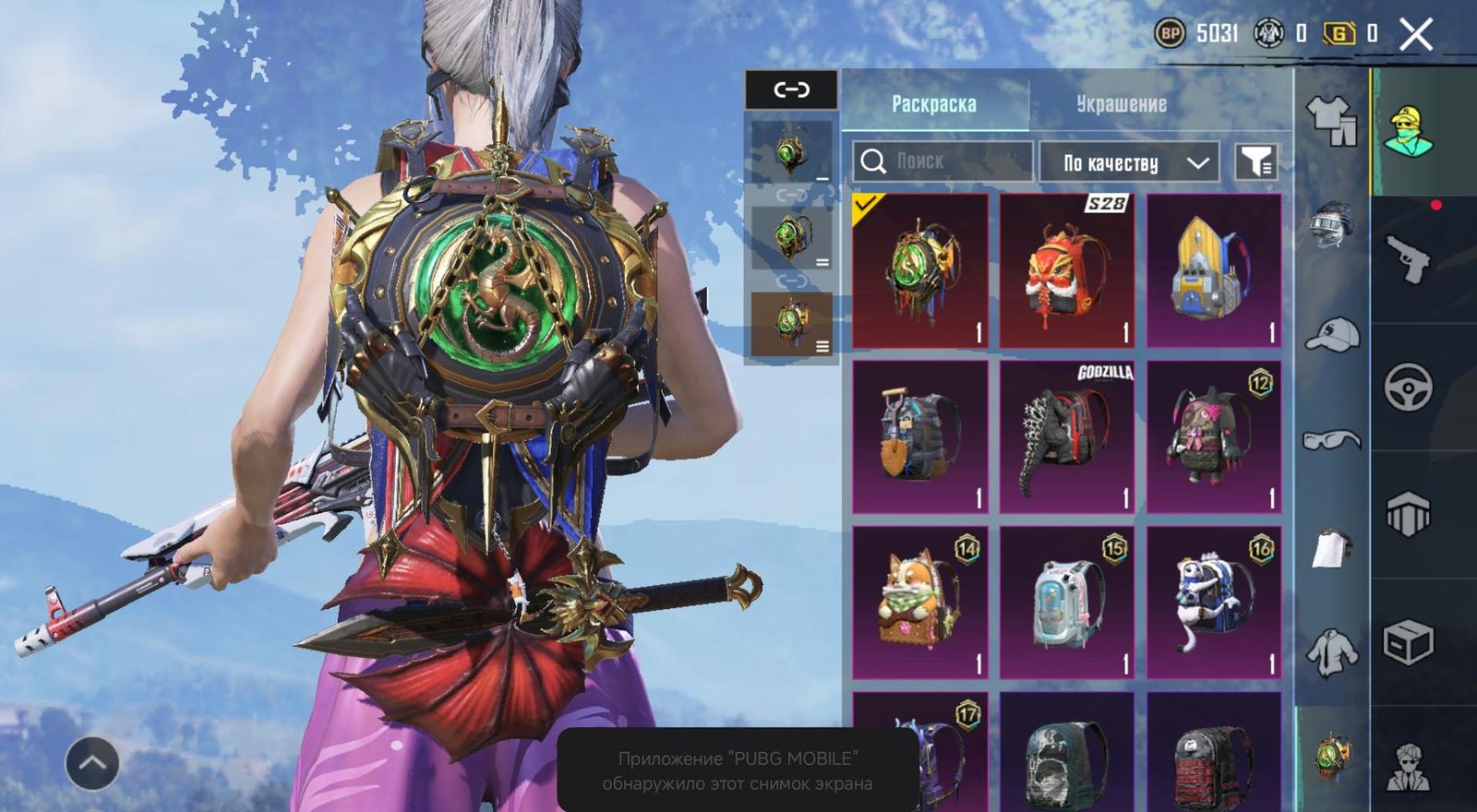Show the helmet skins category
Image resolution: width=1477 pixels, height=812 pixels.
point(1332,224)
